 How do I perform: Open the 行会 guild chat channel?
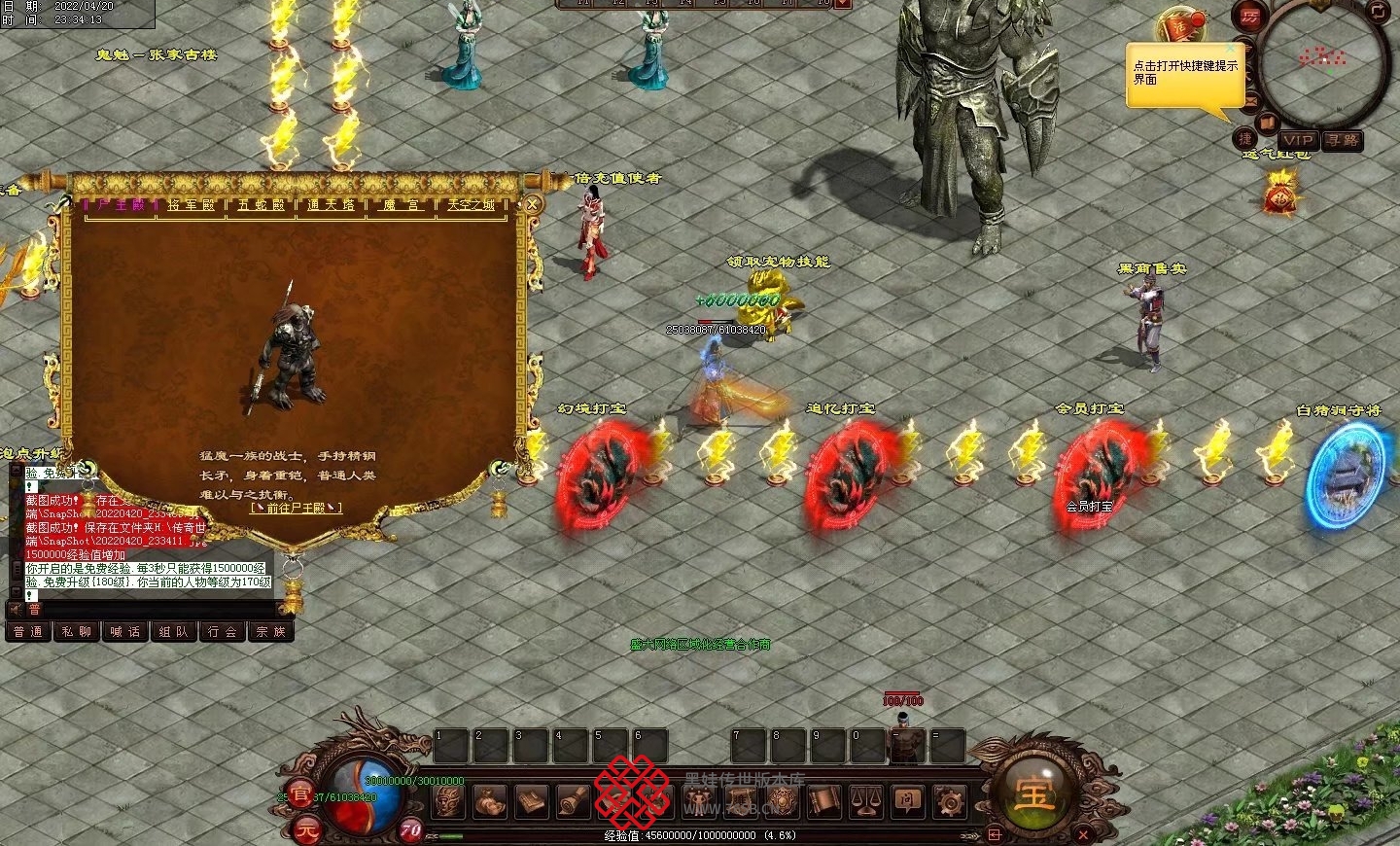(223, 632)
